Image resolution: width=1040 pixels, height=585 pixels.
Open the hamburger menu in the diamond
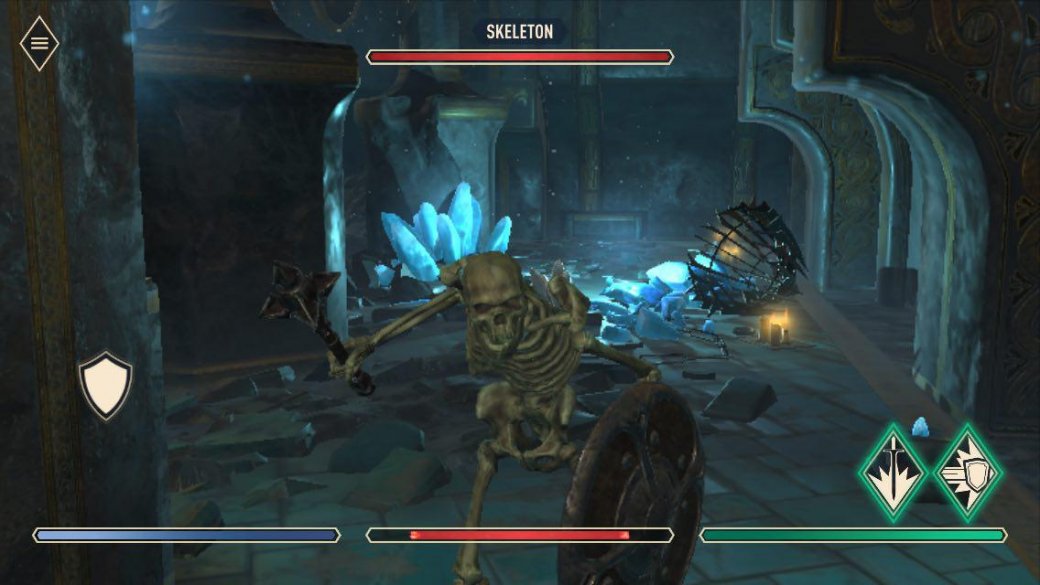[39, 43]
